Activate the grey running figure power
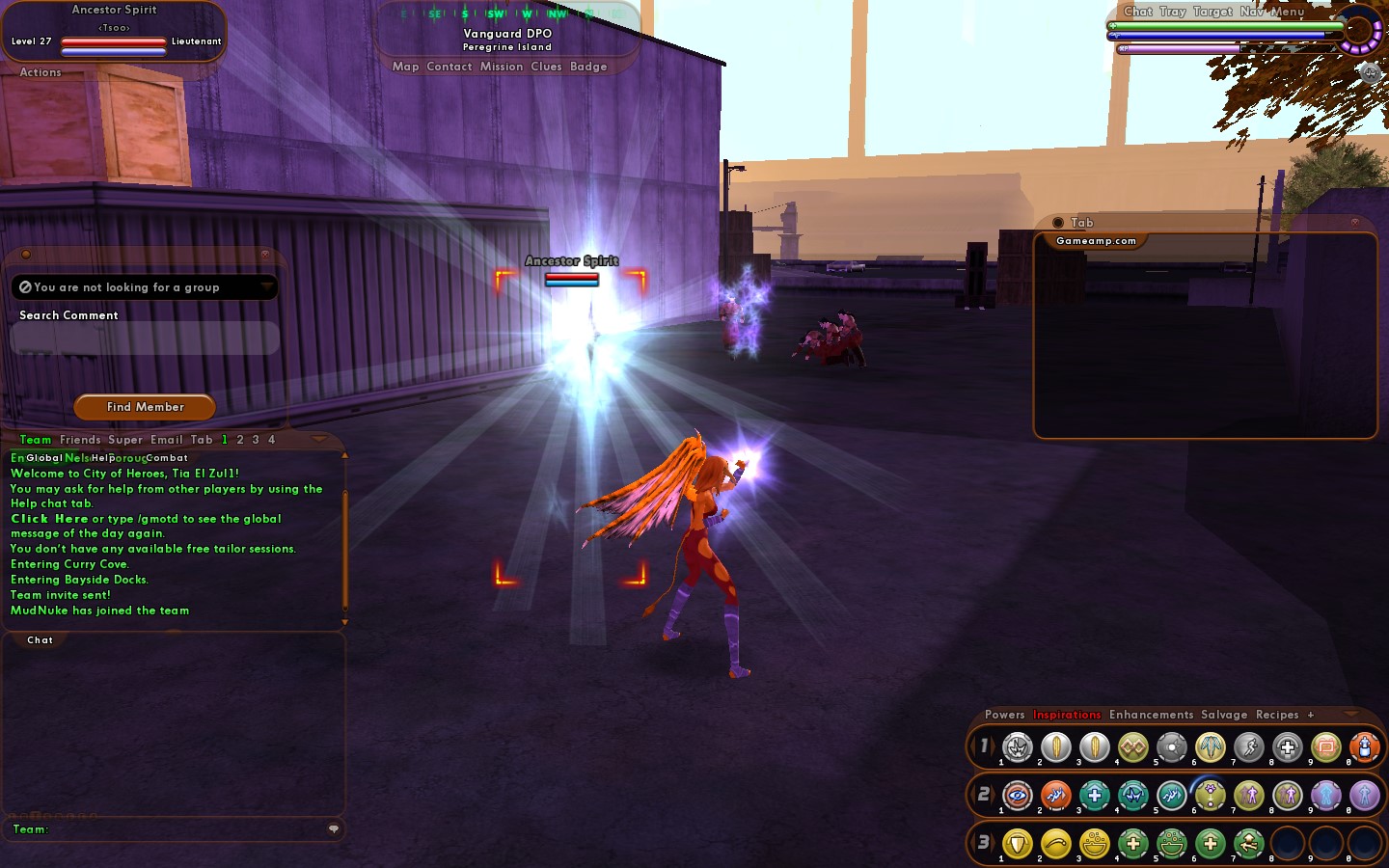Screen dimensions: 1389x868 (x=1248, y=747)
